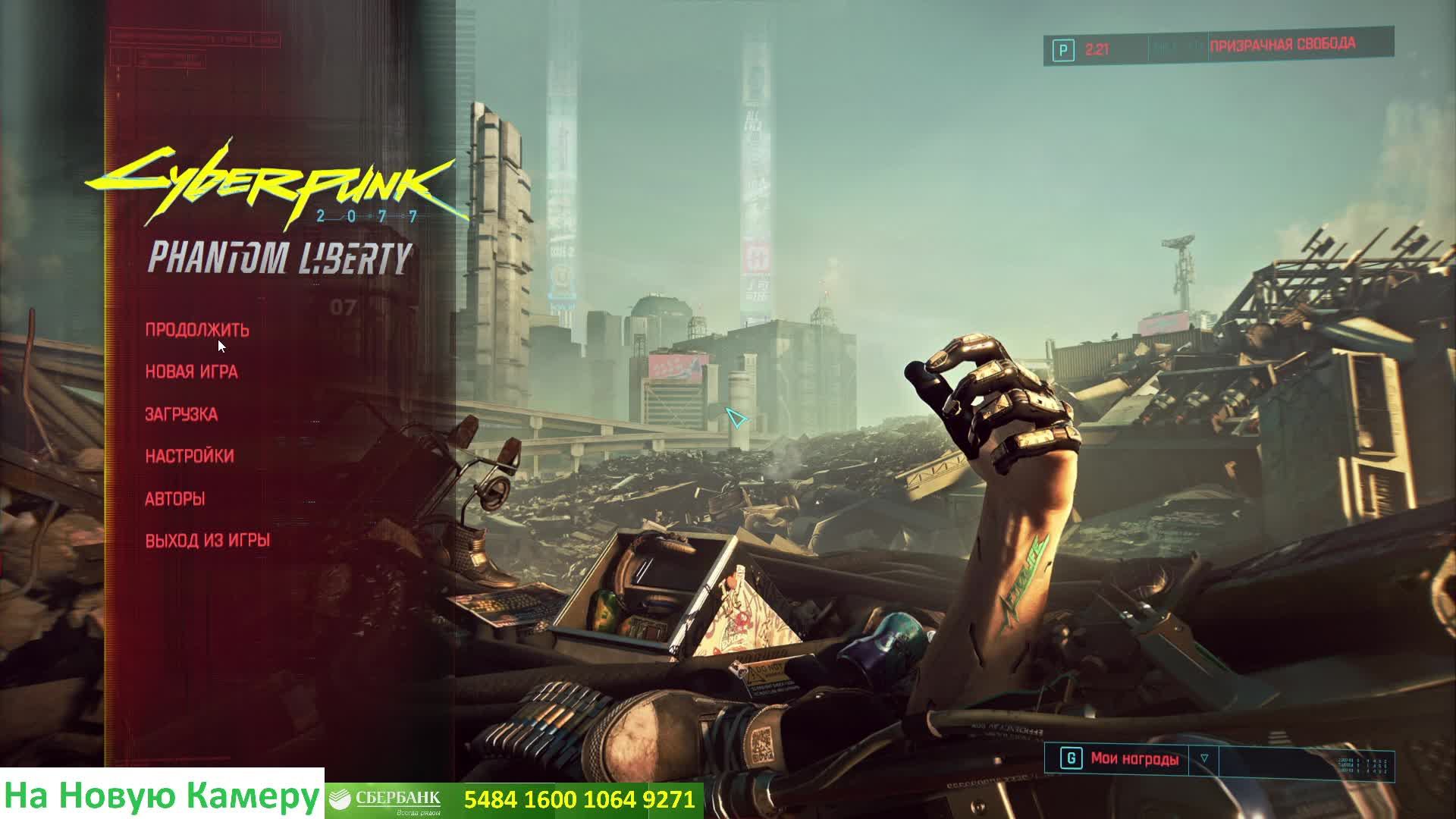This screenshot has height=819, width=1456.
Task: Start a new game via НОВАЯ ИГРА
Action: [x=192, y=372]
